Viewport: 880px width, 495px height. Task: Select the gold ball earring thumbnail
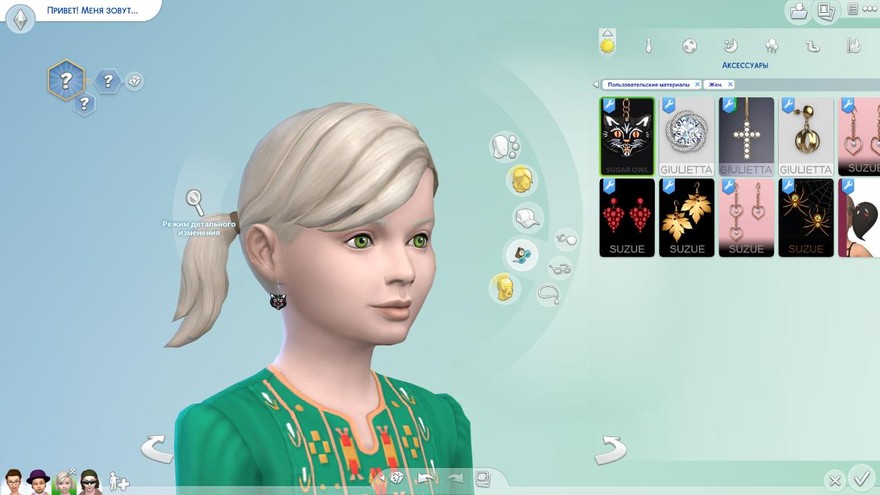pyautogui.click(x=806, y=136)
